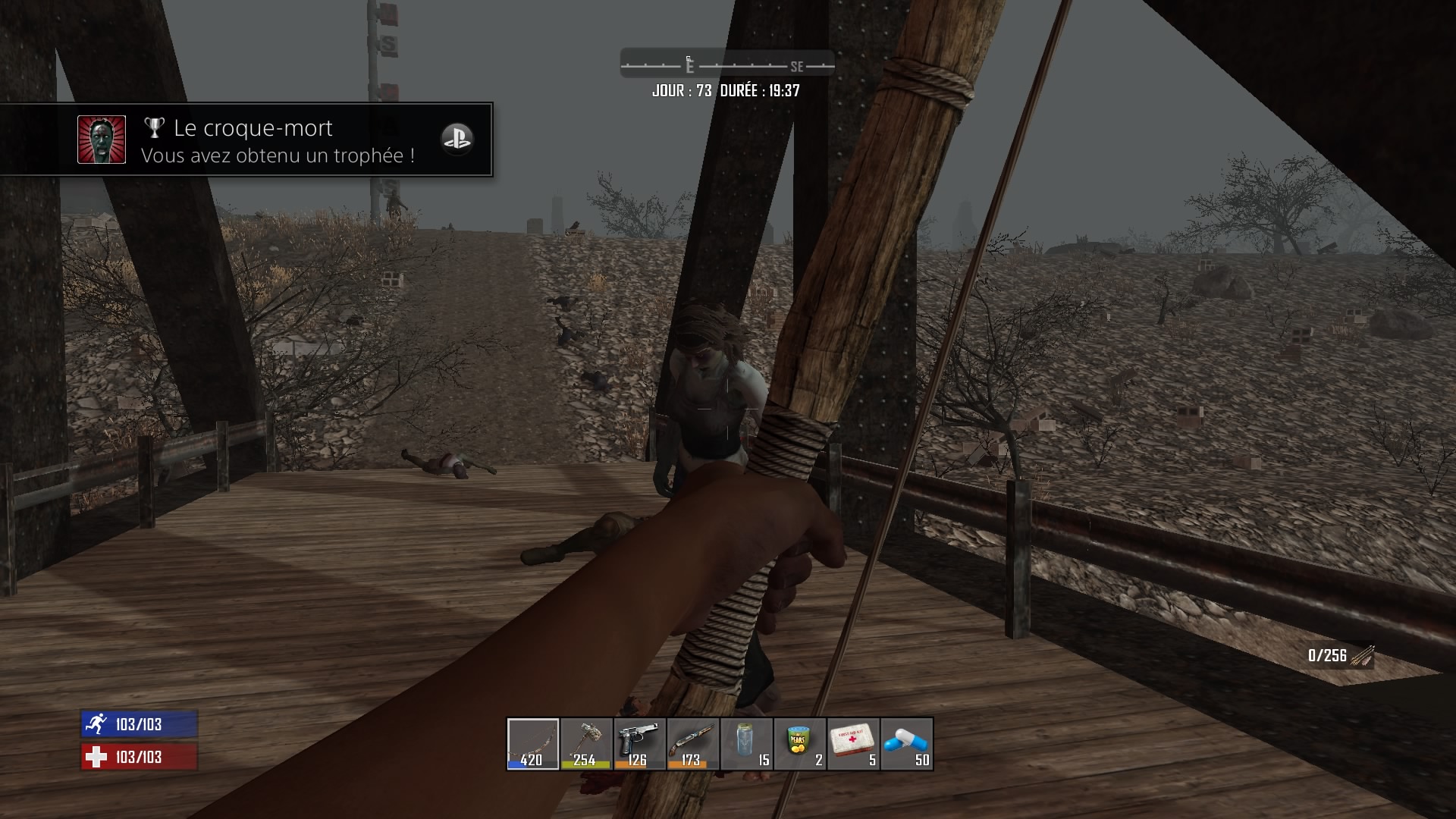Click the compass bar
1456x819 pixels.
(727, 65)
